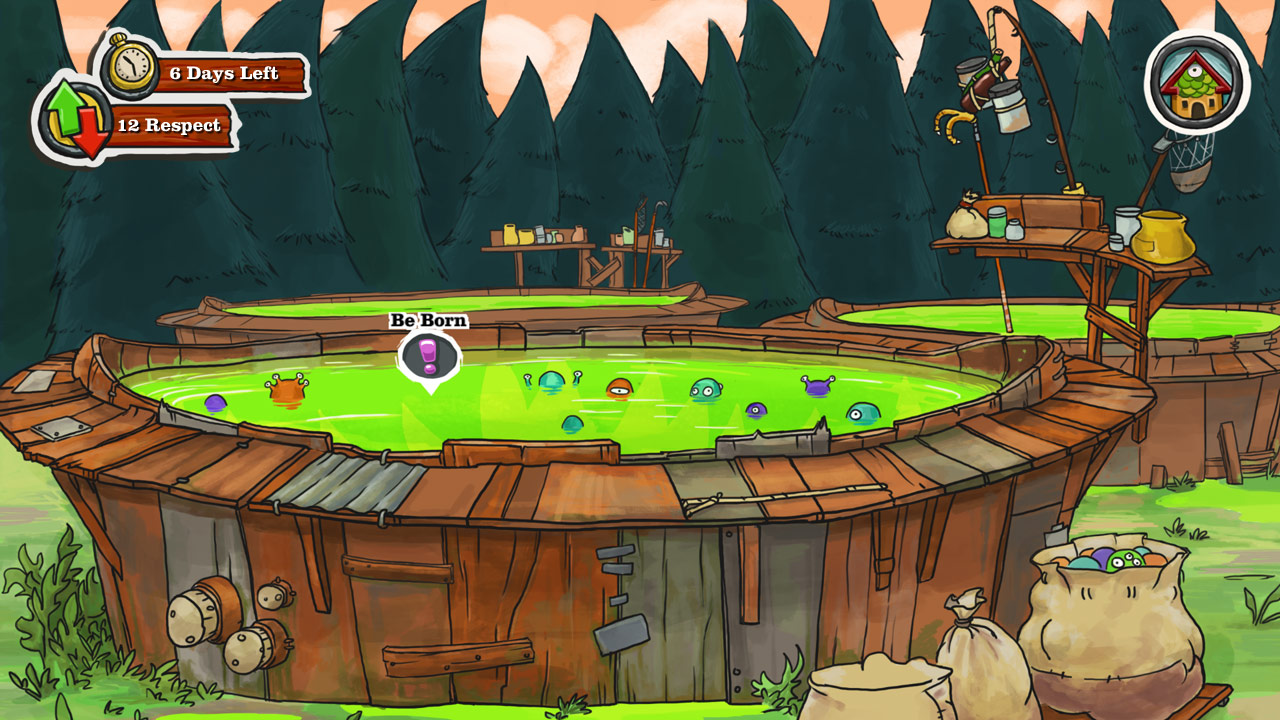
Task: Select the purple Be Born exclamation marker
Action: click(428, 357)
